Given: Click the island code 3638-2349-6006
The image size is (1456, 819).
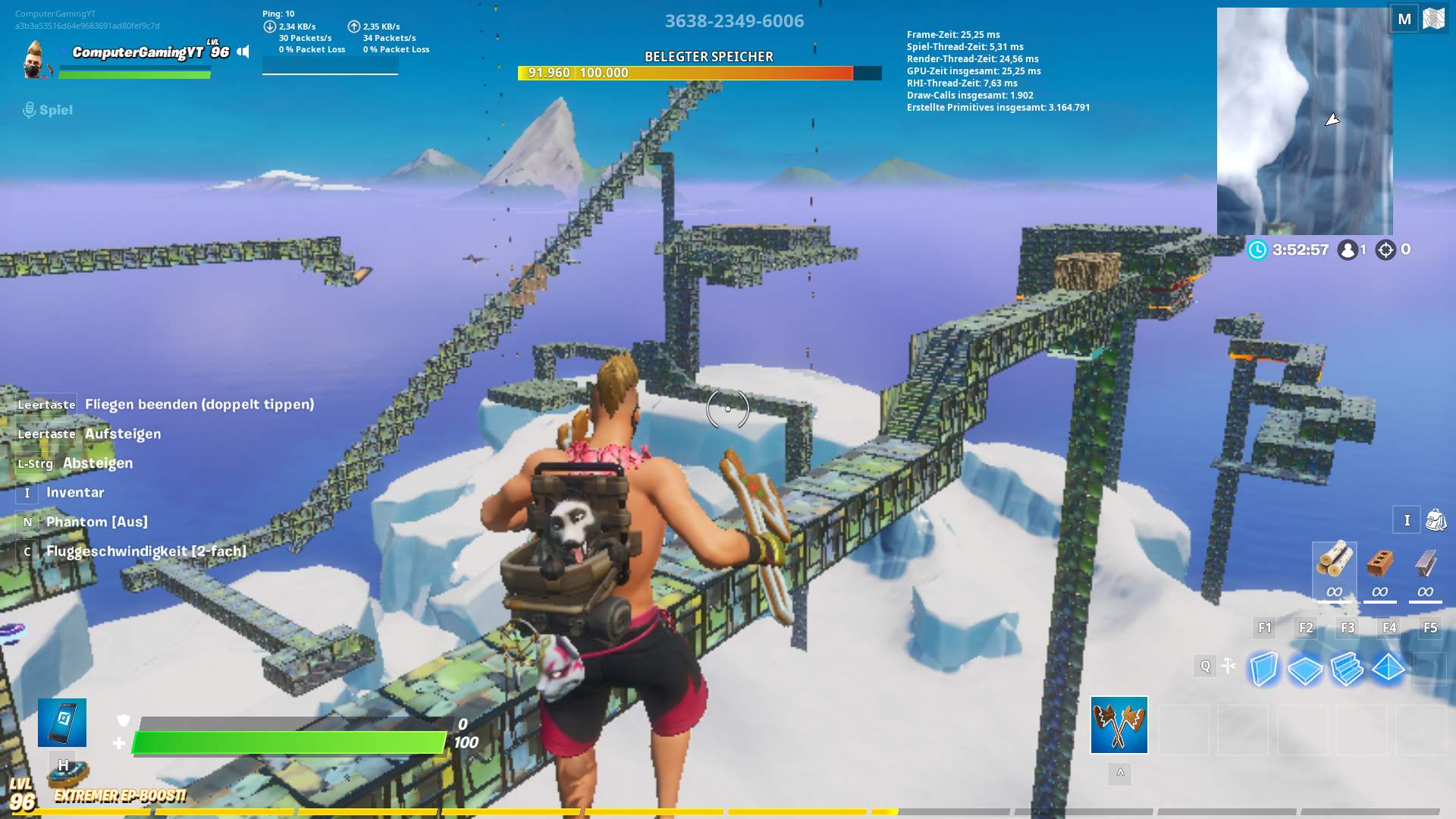Looking at the screenshot, I should 734,21.
